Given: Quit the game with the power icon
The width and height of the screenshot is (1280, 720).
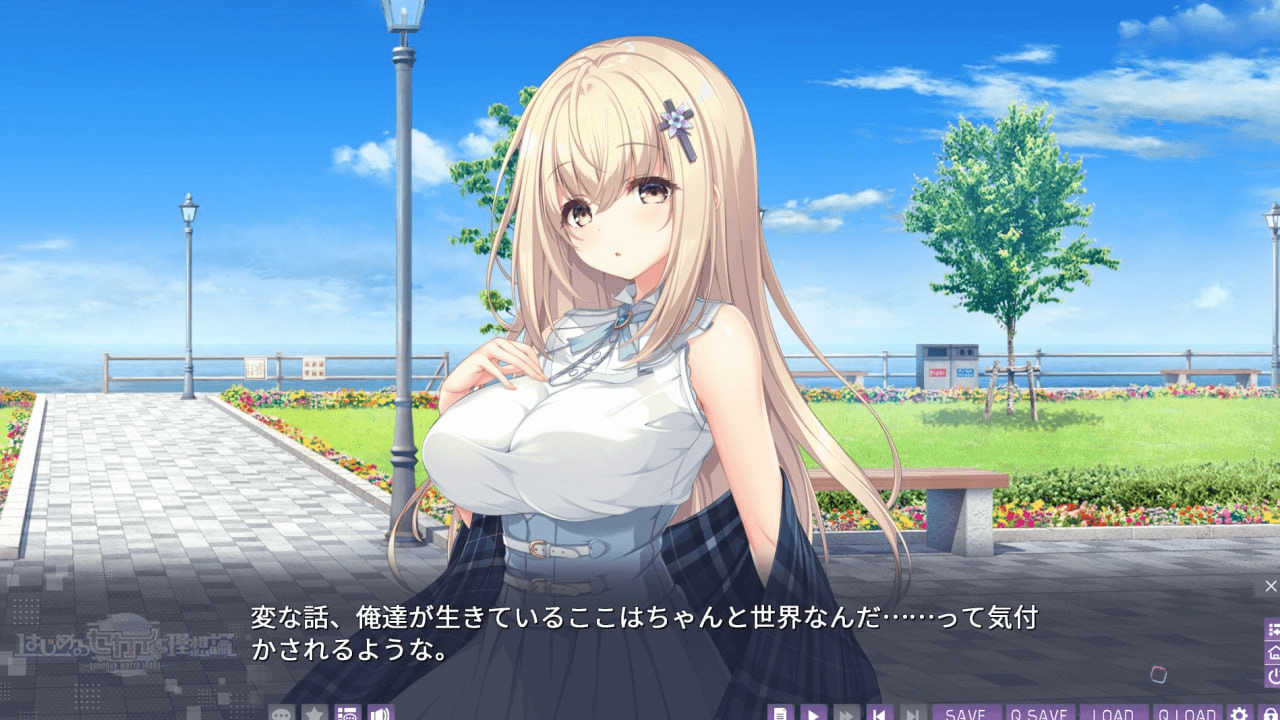Looking at the screenshot, I should click(1273, 676).
